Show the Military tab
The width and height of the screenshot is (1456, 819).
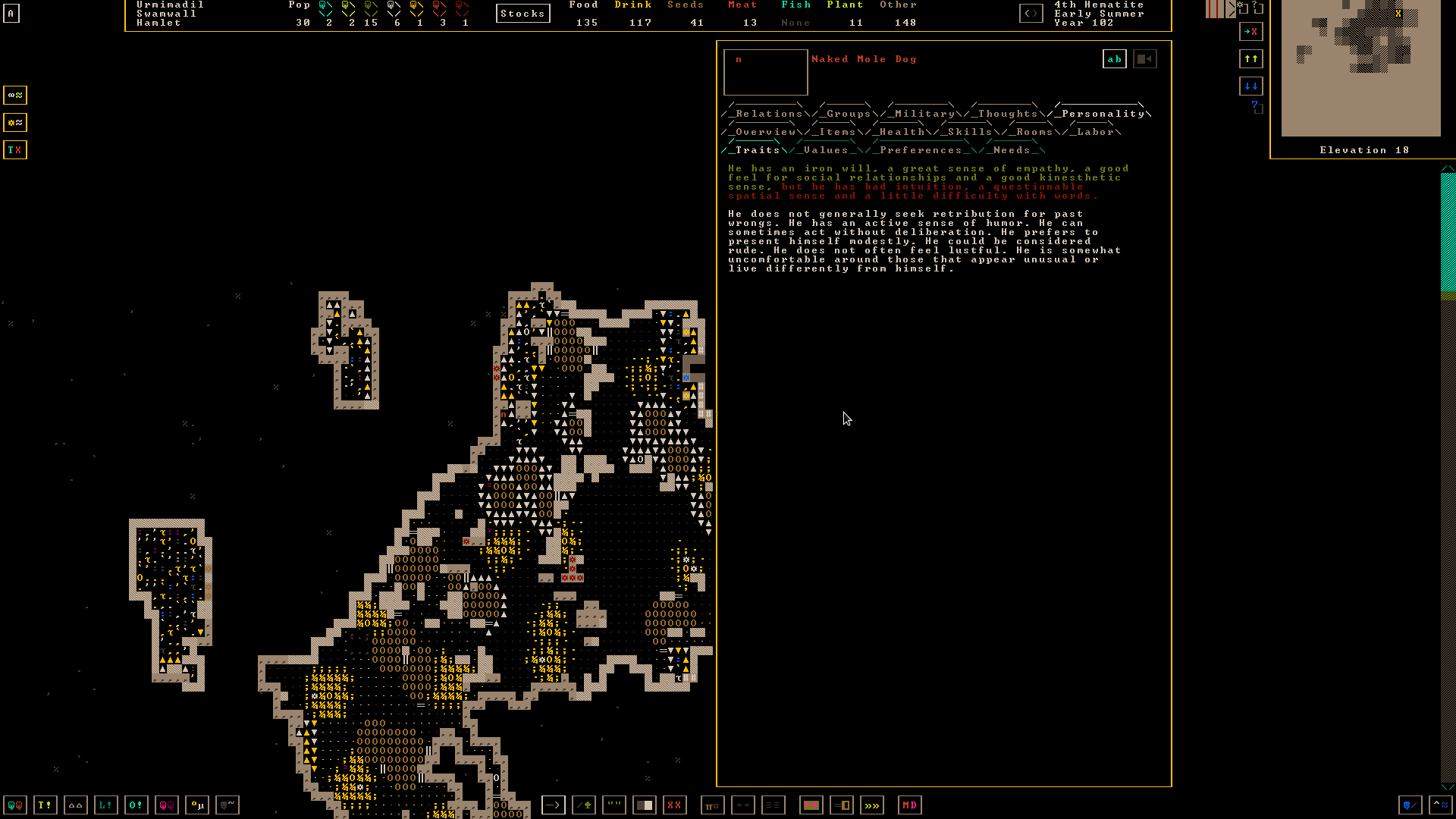[924, 114]
